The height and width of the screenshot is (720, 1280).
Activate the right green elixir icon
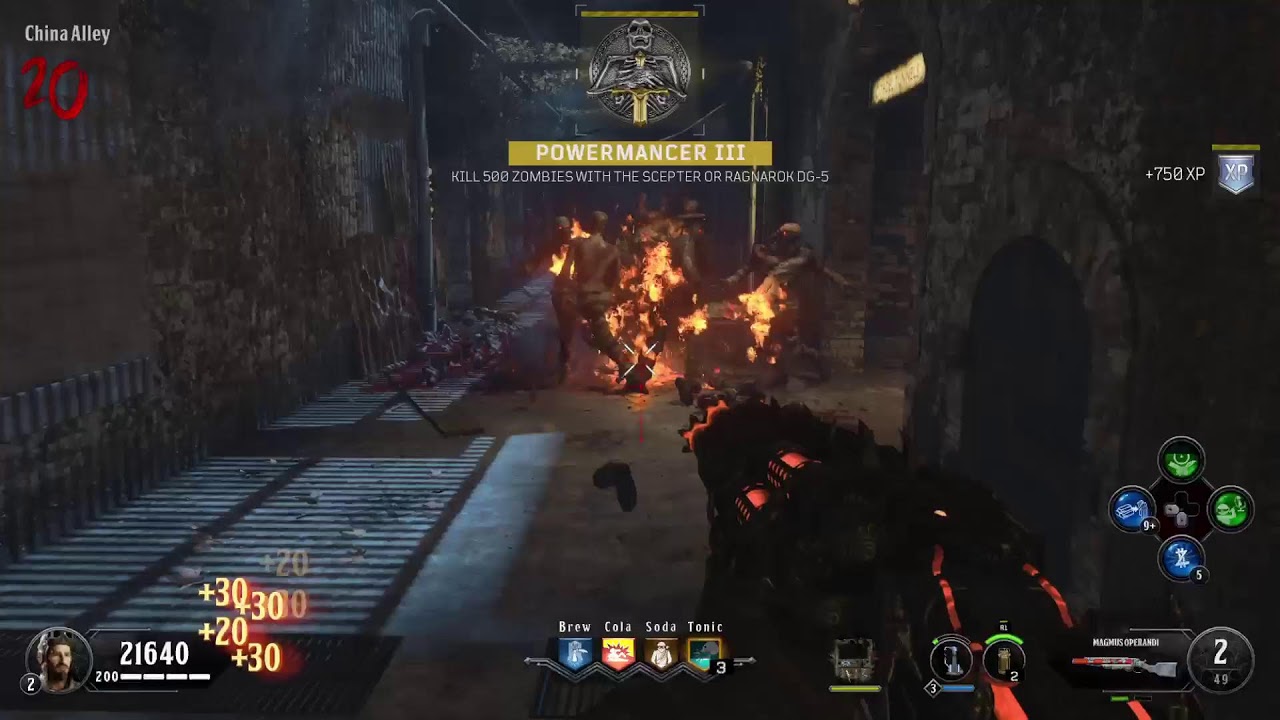pos(1230,509)
